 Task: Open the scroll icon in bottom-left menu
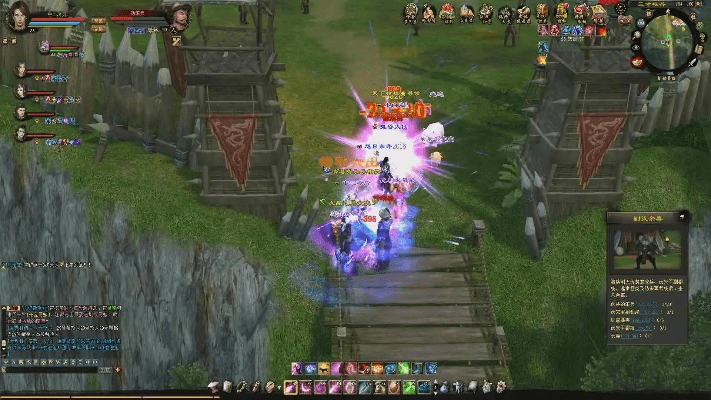click(x=226, y=387)
